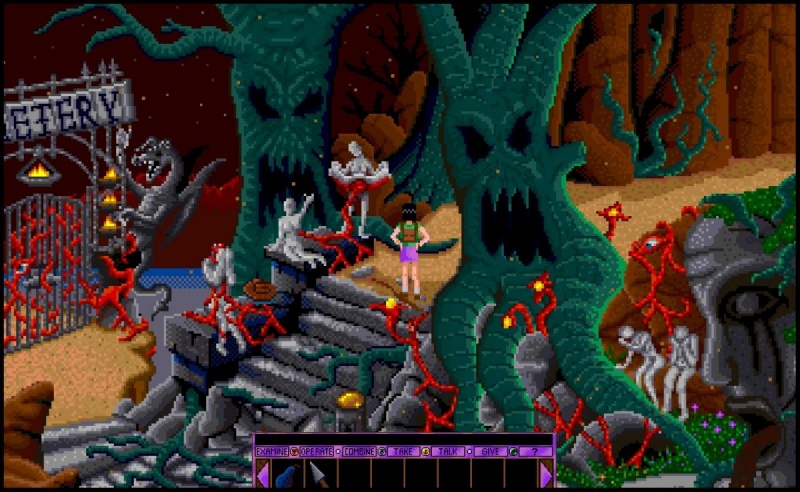The height and width of the screenshot is (492, 800).
Task: Open the question mark help button
Action: pos(534,452)
